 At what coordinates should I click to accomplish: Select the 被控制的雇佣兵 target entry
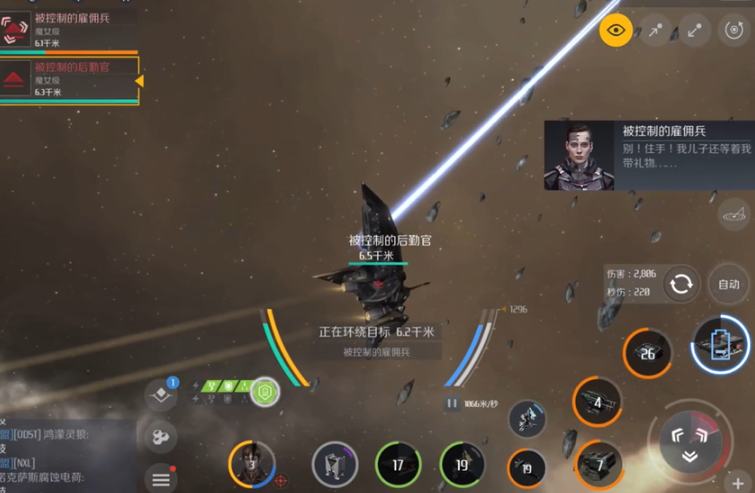68,29
